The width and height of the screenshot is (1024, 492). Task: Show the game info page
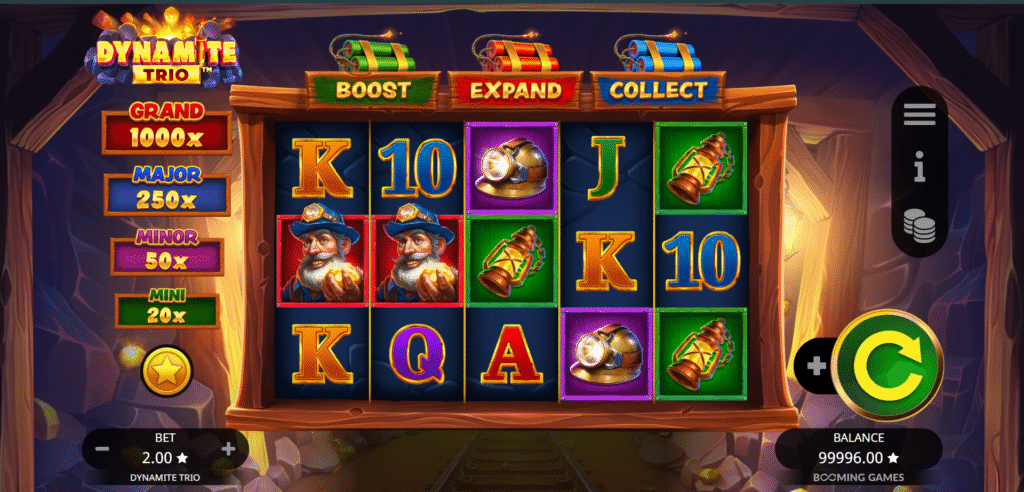click(x=919, y=170)
